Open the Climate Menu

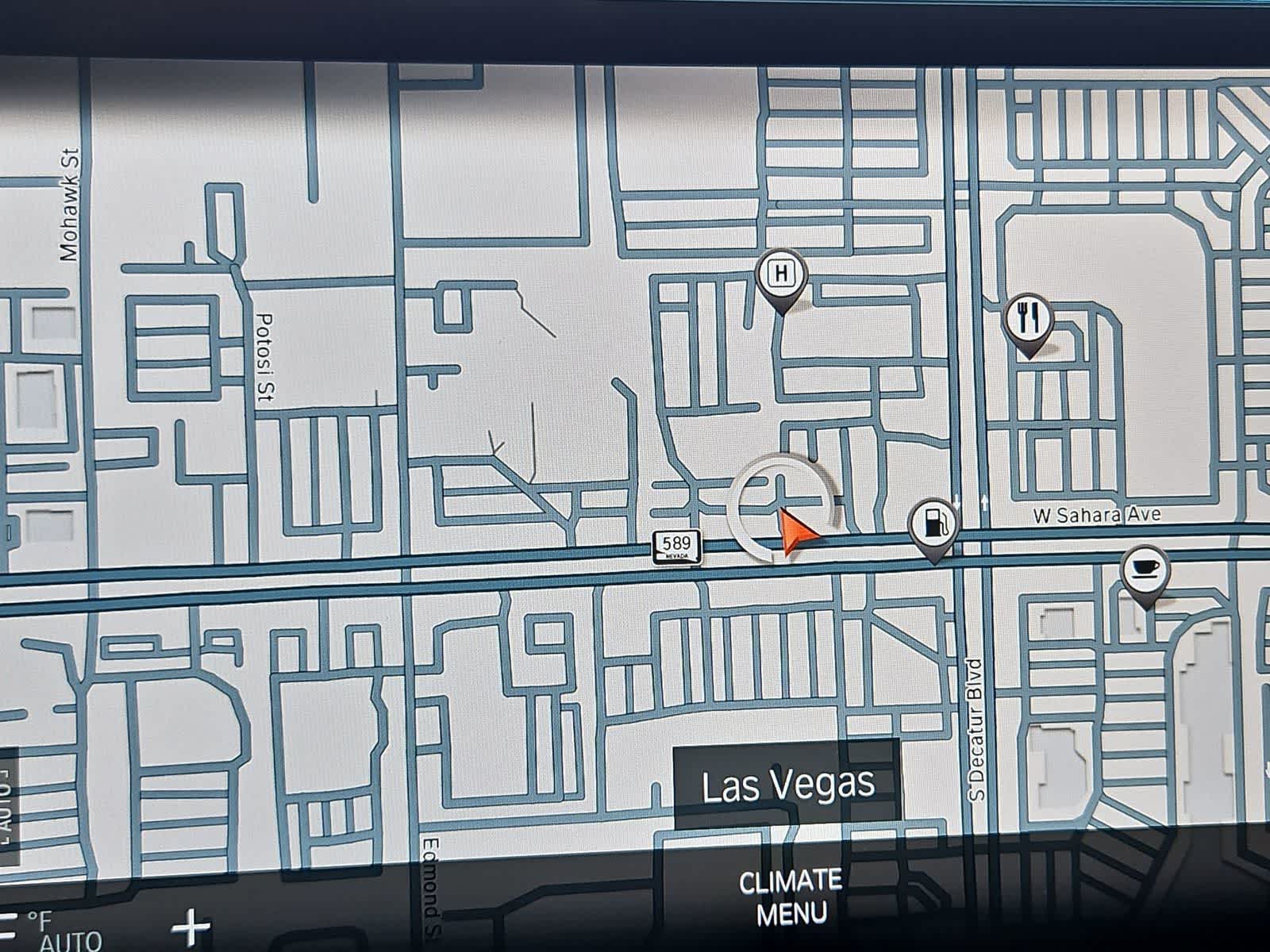pyautogui.click(x=790, y=897)
